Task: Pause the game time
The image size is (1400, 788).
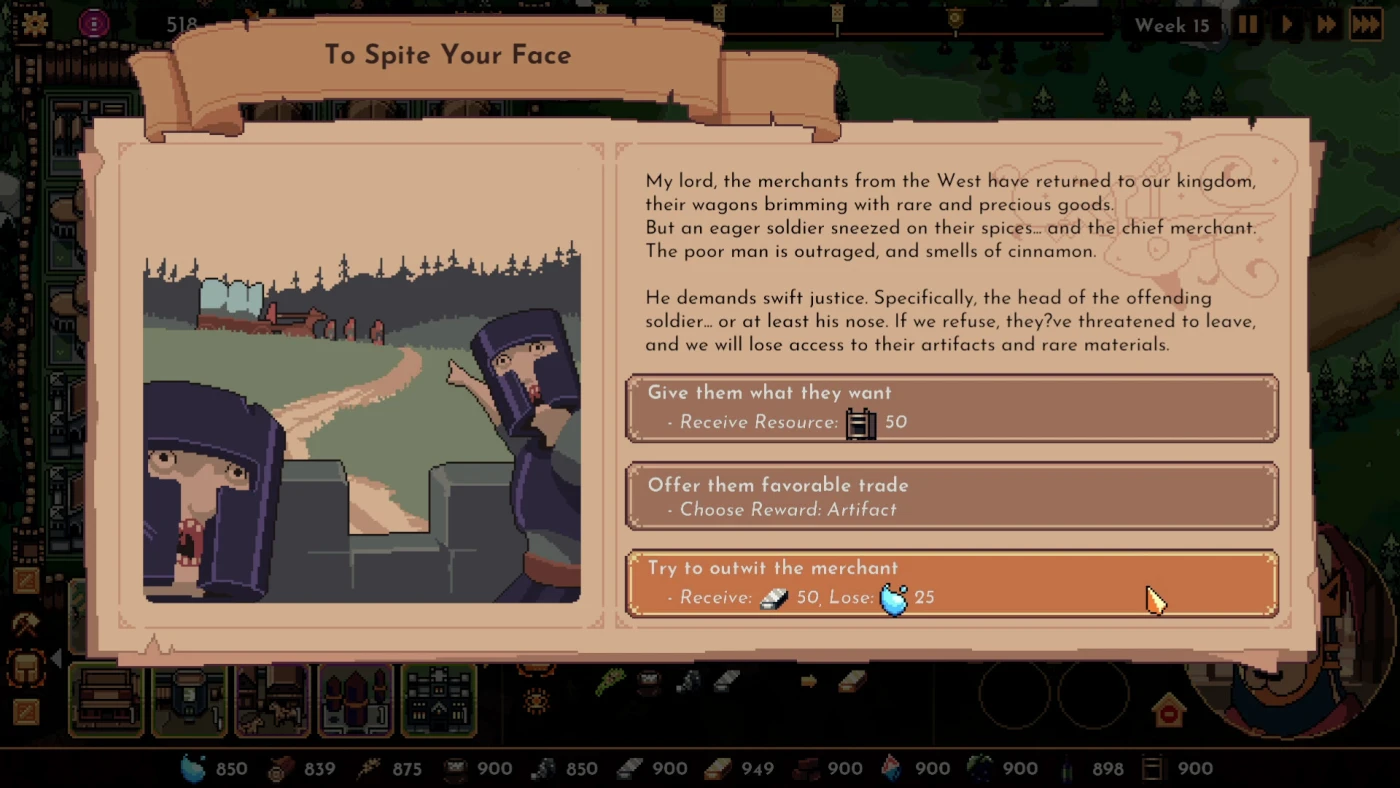Action: click(1247, 25)
